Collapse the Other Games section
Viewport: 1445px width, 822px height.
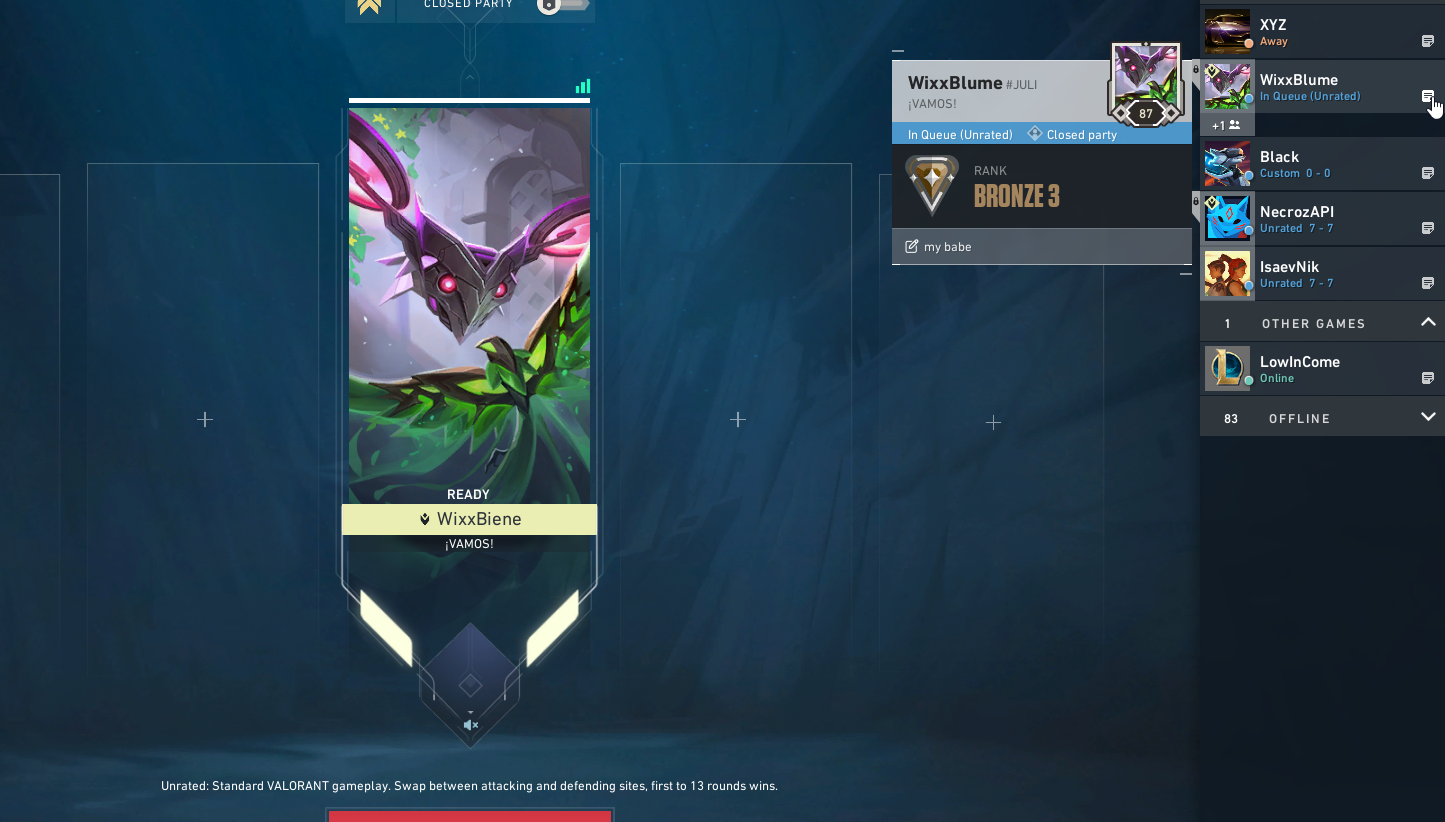click(x=1427, y=322)
